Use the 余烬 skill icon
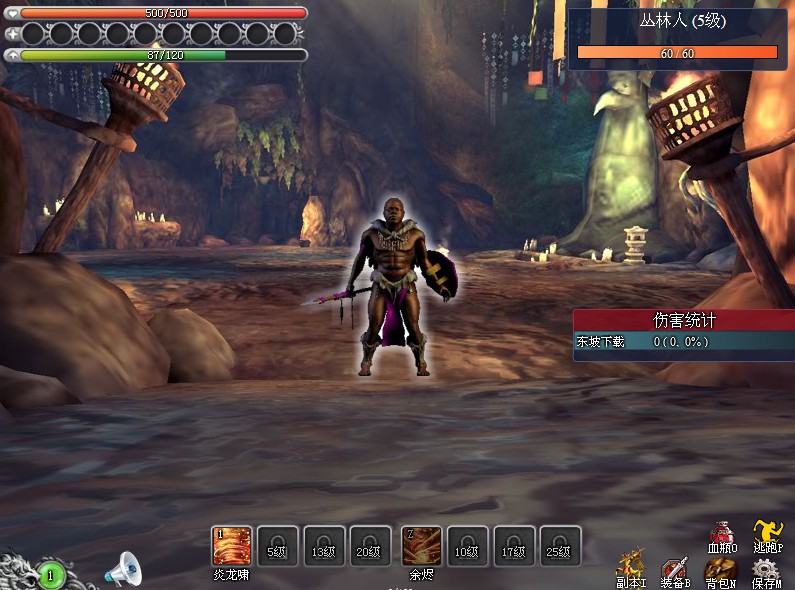795x590 pixels. click(421, 546)
